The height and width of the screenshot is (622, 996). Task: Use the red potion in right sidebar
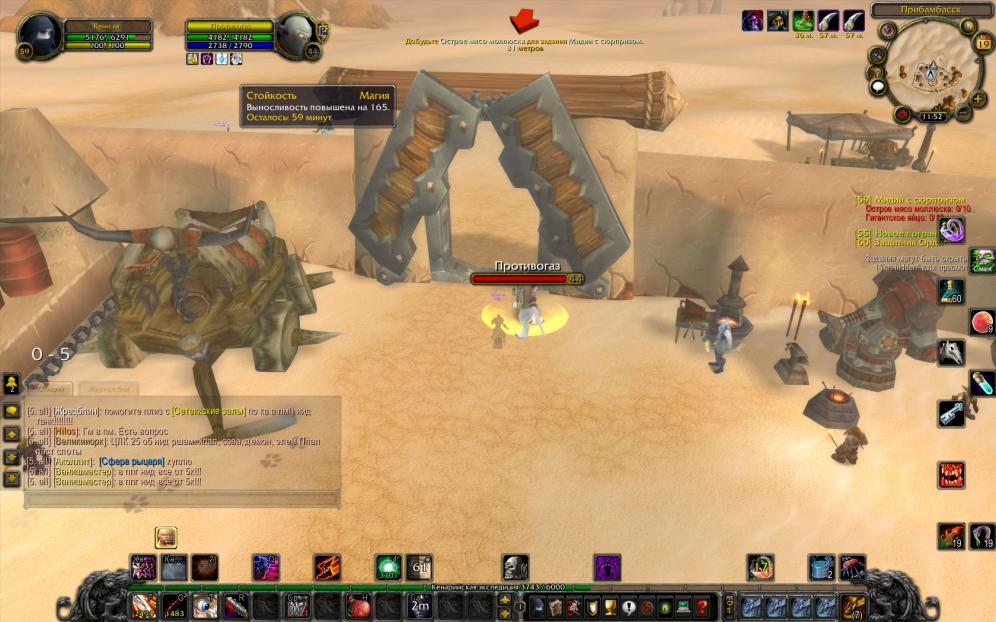coord(981,322)
